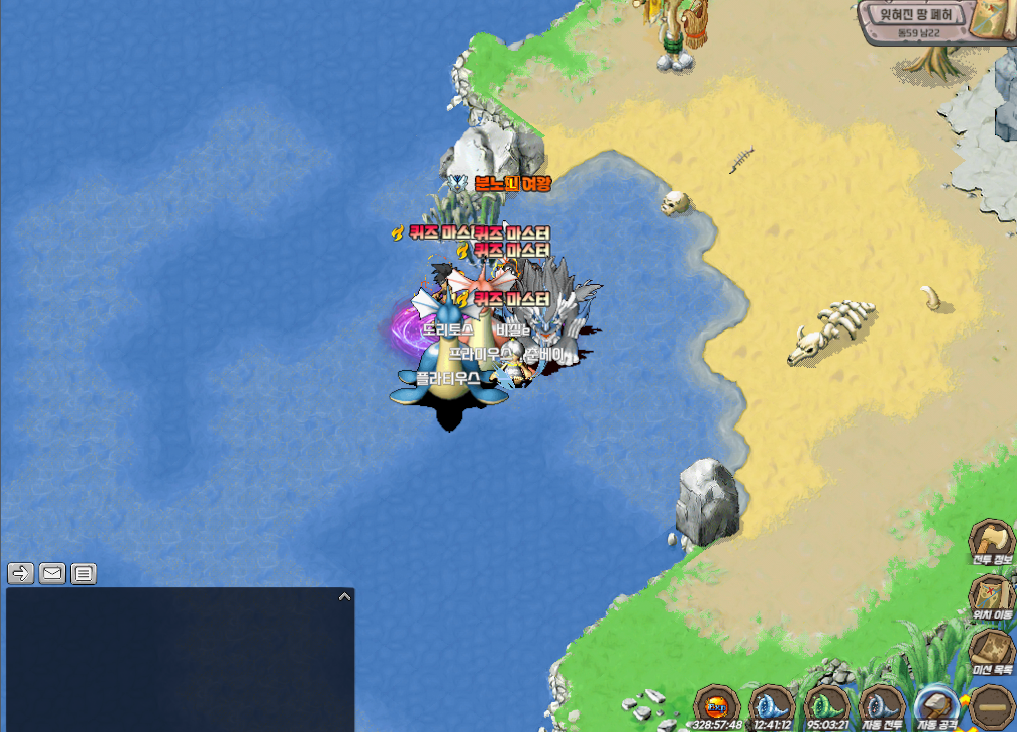
Task: Select the green horn buff icon
Action: tap(827, 705)
